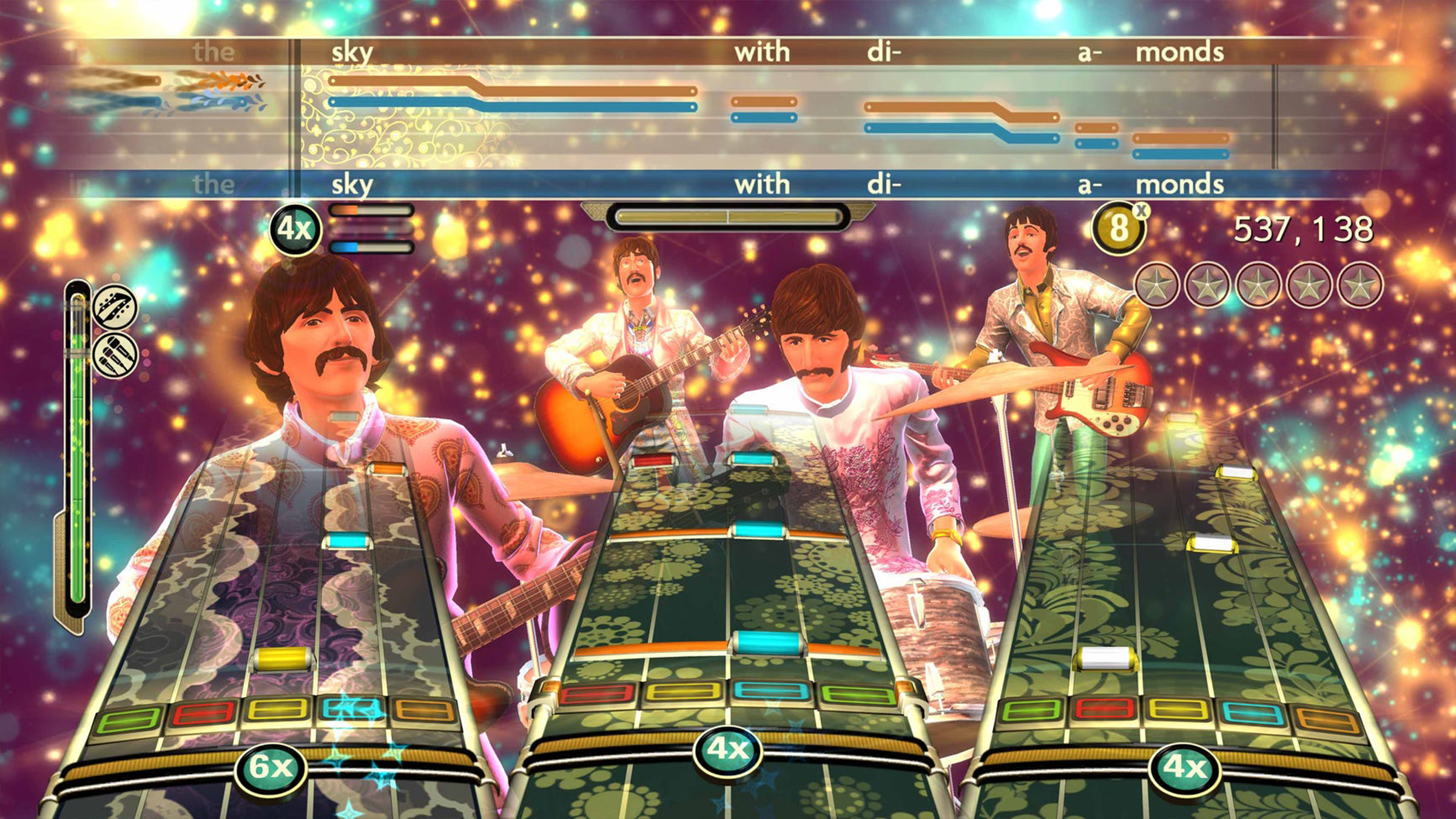
Task: Select the microphones icon on crowd meter
Action: click(x=115, y=356)
